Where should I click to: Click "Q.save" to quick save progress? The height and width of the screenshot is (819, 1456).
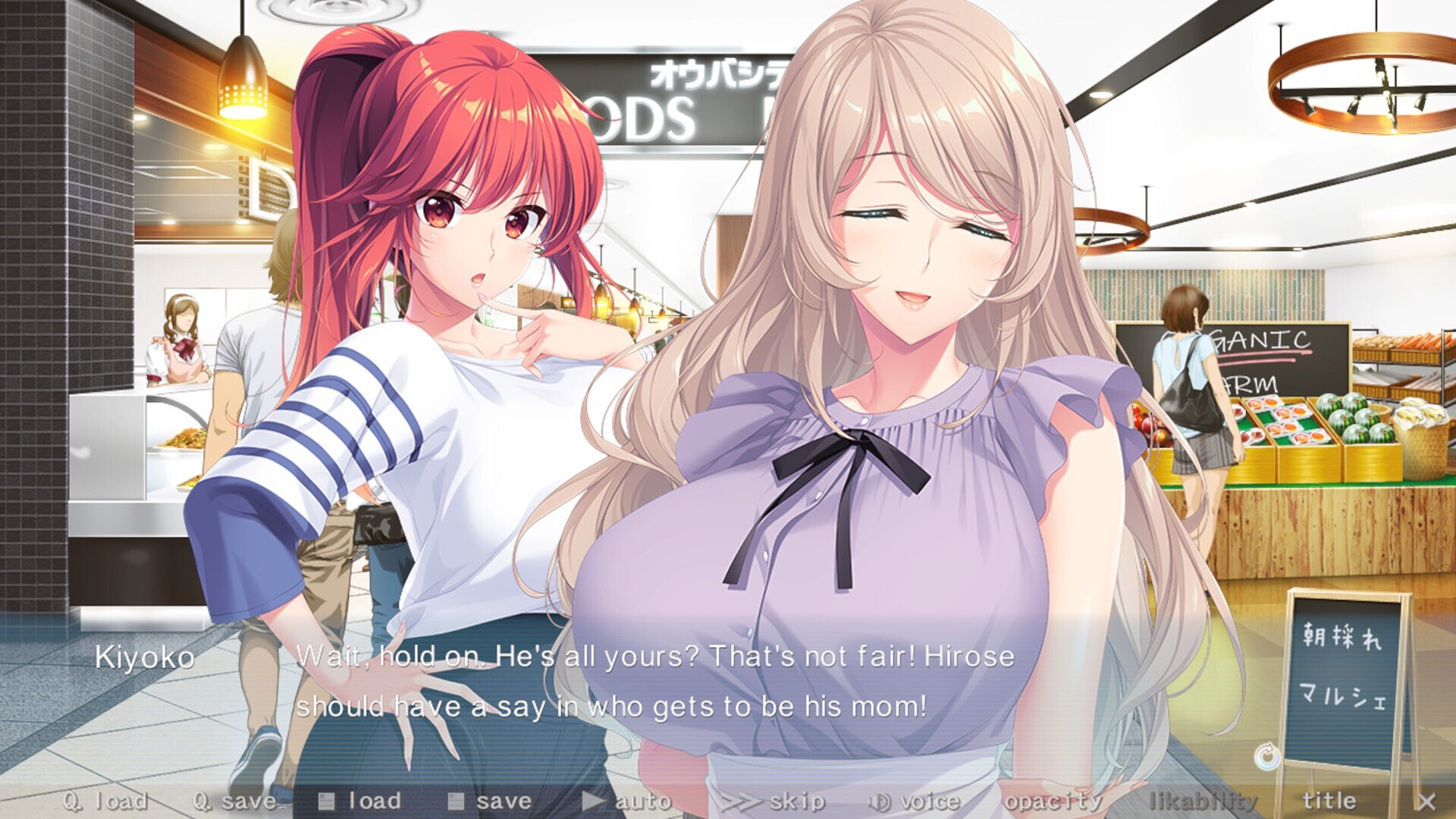[x=235, y=800]
